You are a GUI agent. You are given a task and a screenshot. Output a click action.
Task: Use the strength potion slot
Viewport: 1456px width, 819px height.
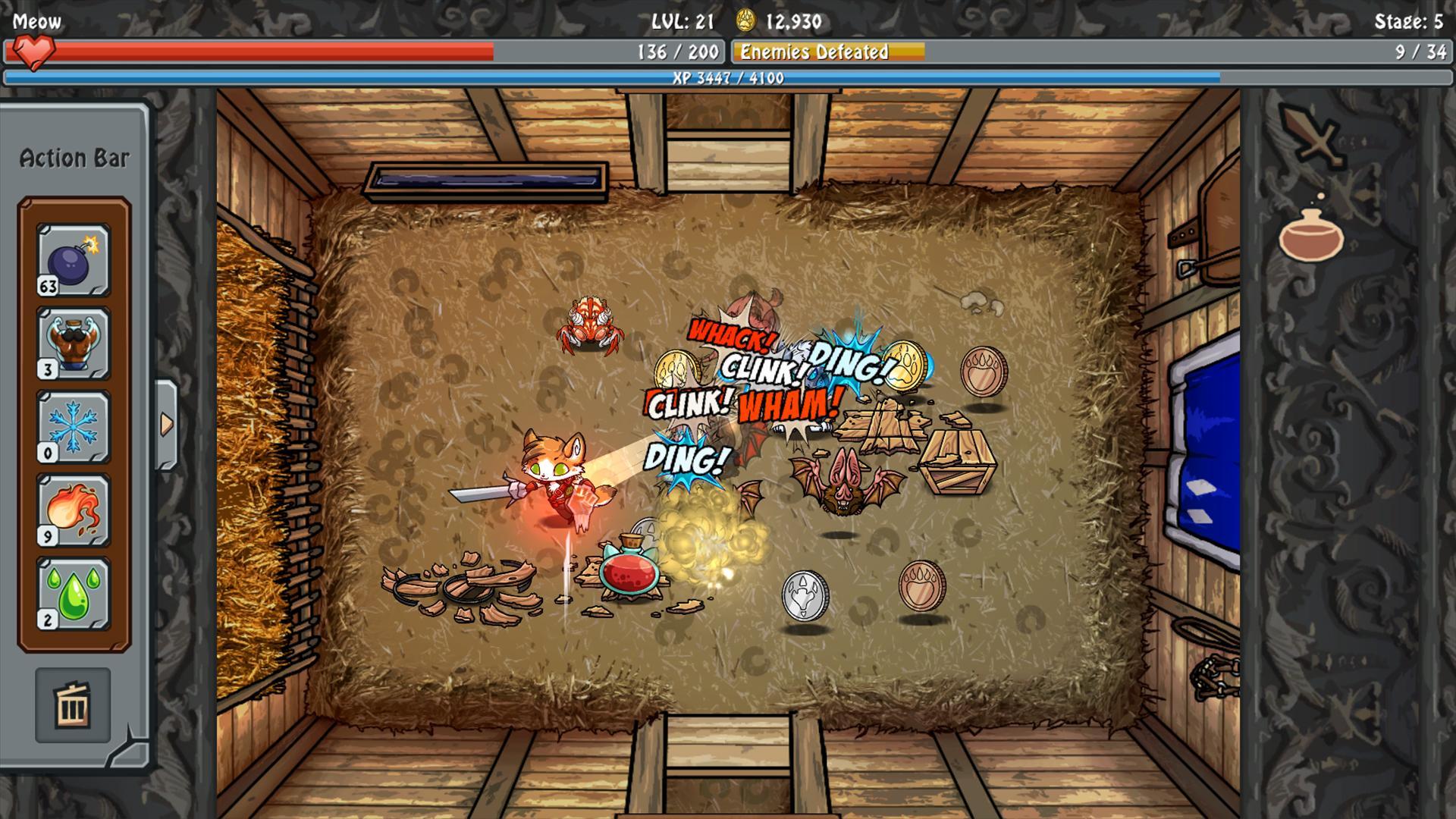tap(74, 344)
